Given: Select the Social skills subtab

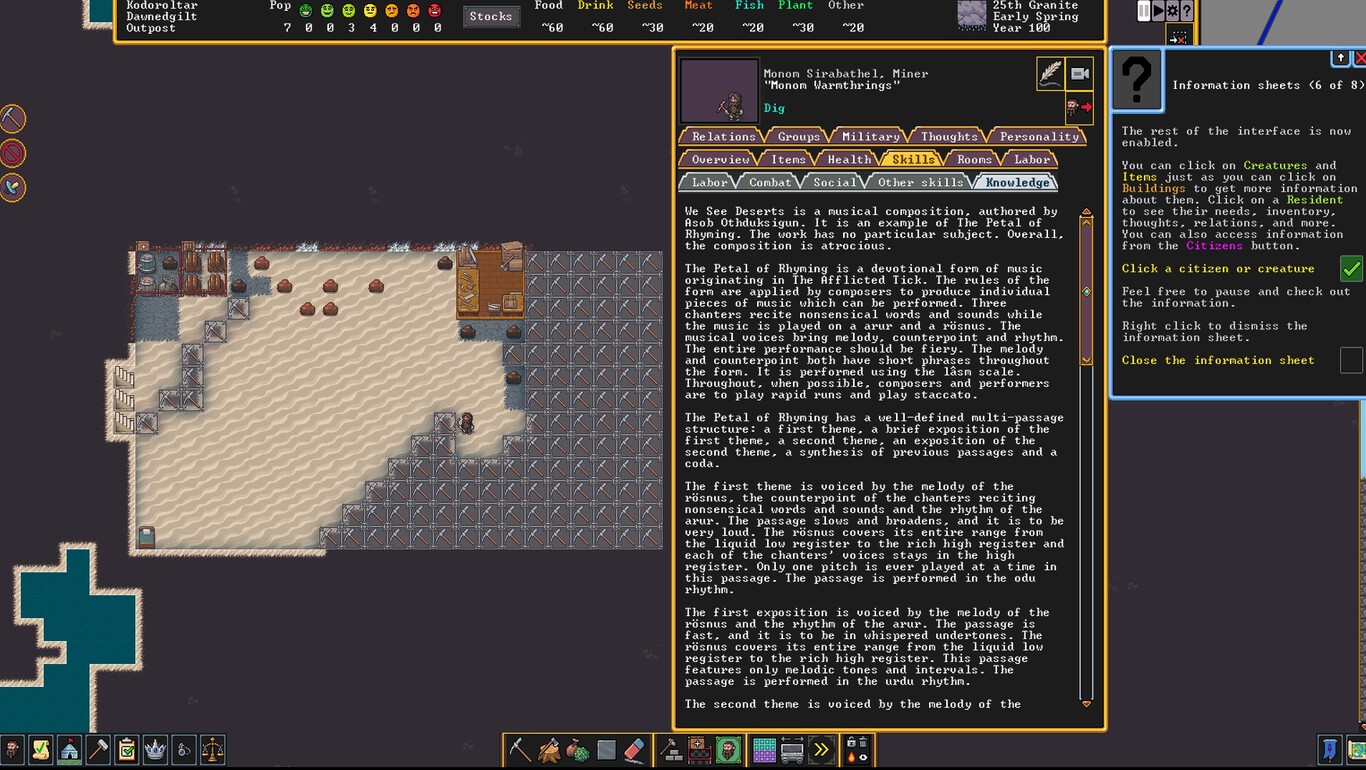Looking at the screenshot, I should 835,182.
